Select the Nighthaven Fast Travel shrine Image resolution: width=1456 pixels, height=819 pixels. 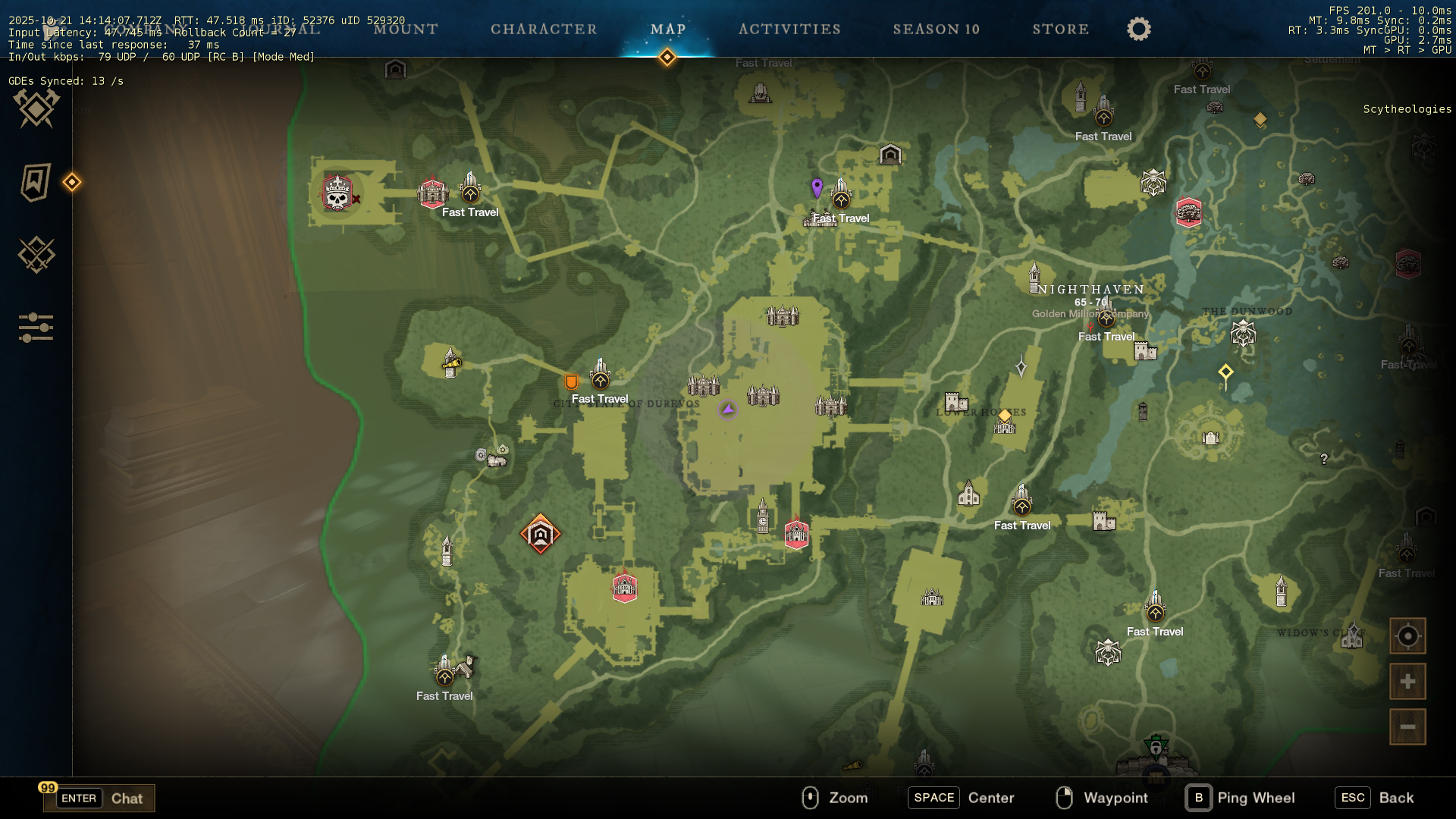pos(1106,317)
